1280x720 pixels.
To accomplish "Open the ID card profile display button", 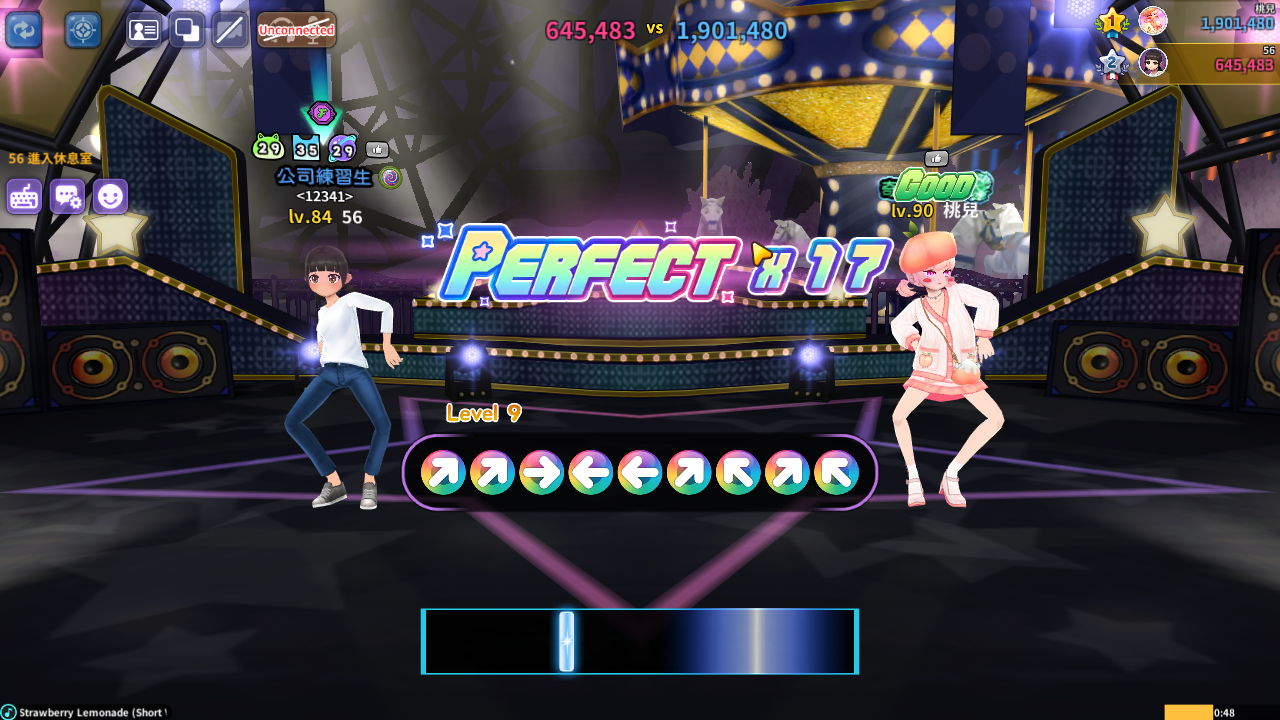I will pos(144,30).
